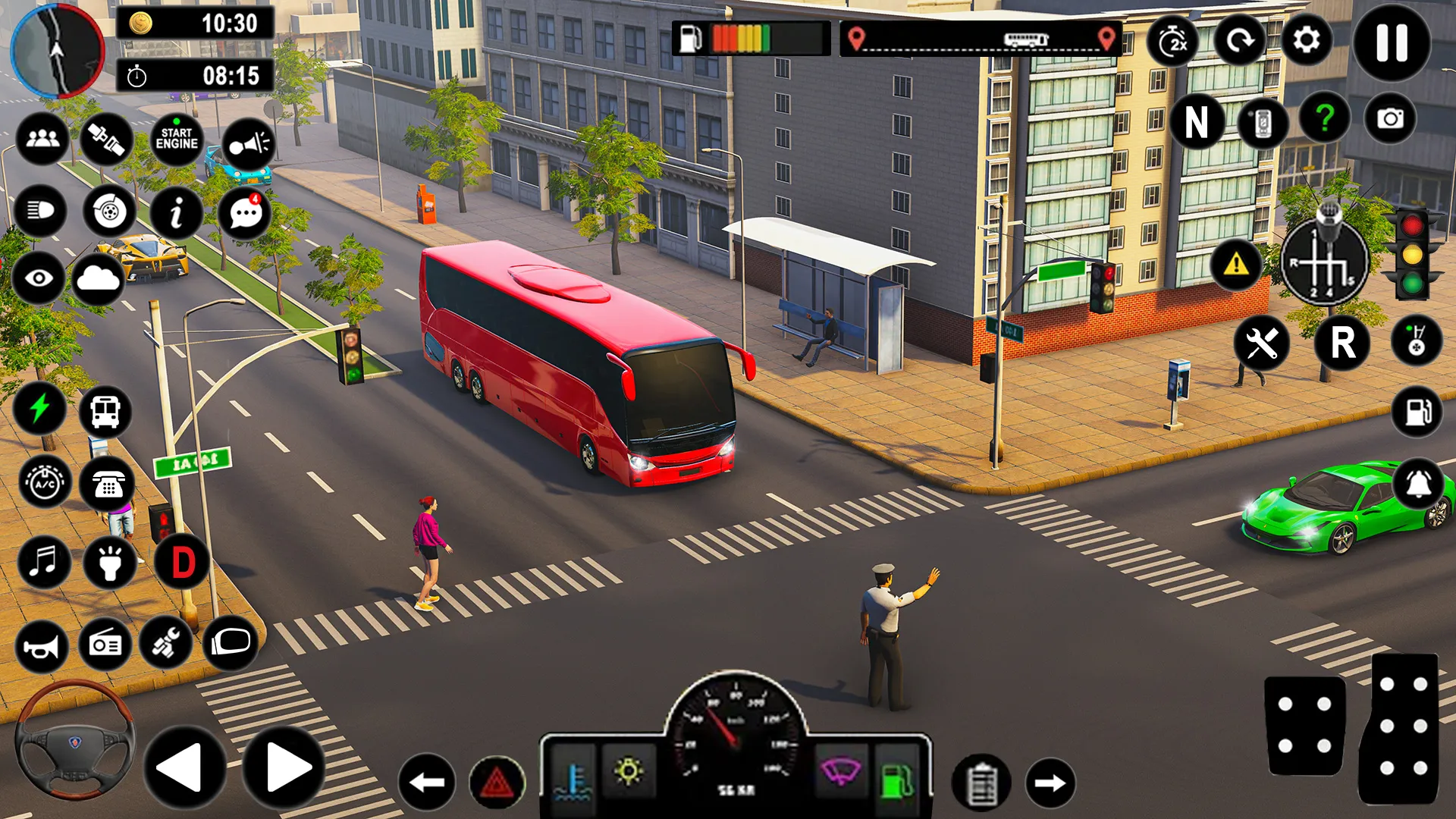The image size is (1456, 819).
Task: Pause the game
Action: point(1392,44)
